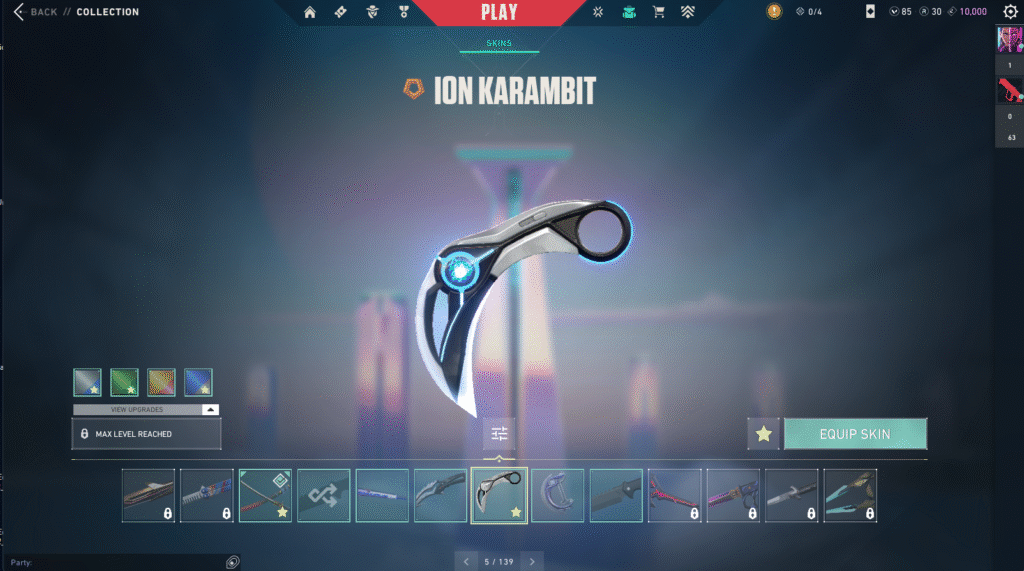Screen dimensions: 1024x571
Task: Choose the locked pink and black blade thumbnail
Action: 733,495
